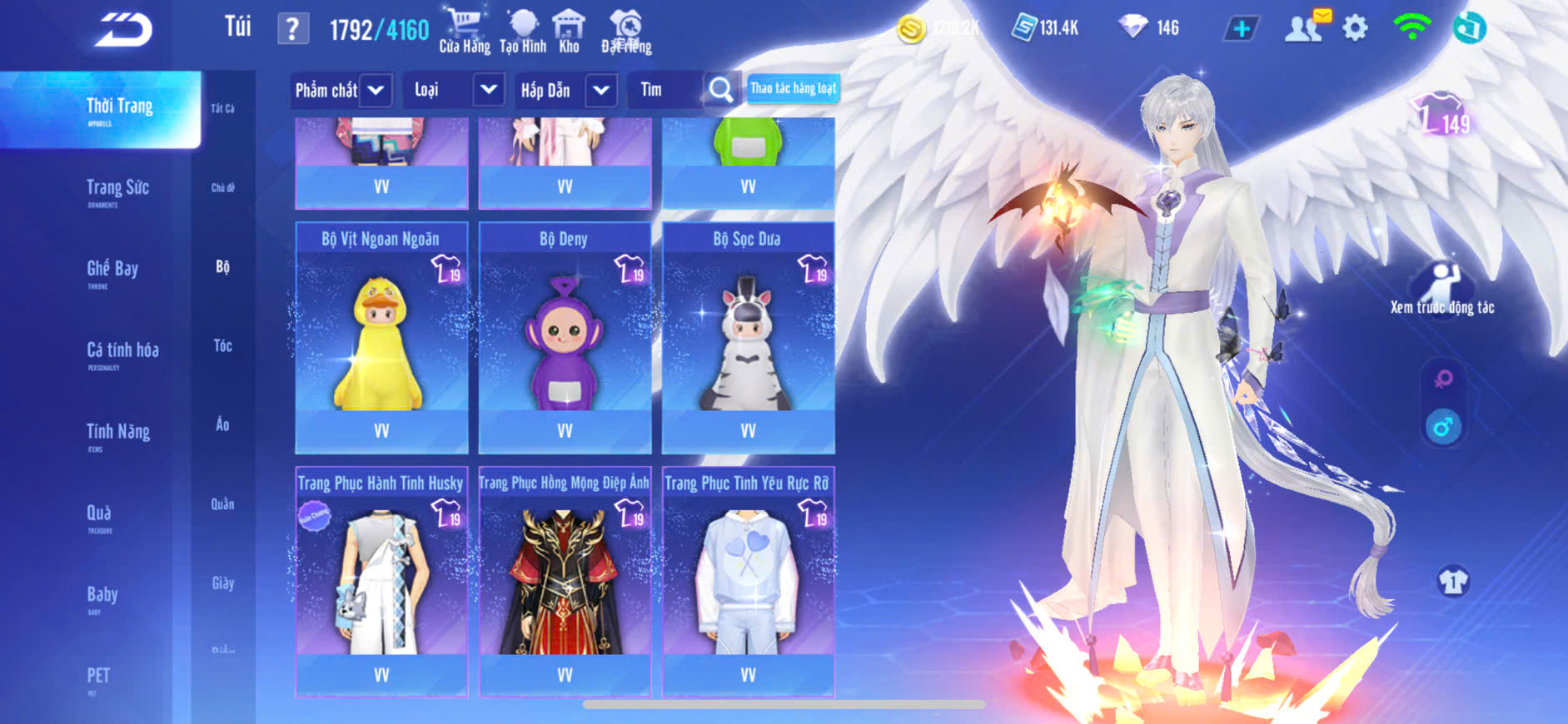Open the Hấp Dẫn sort dropdown
Image resolution: width=1568 pixels, height=724 pixels.
point(601,90)
